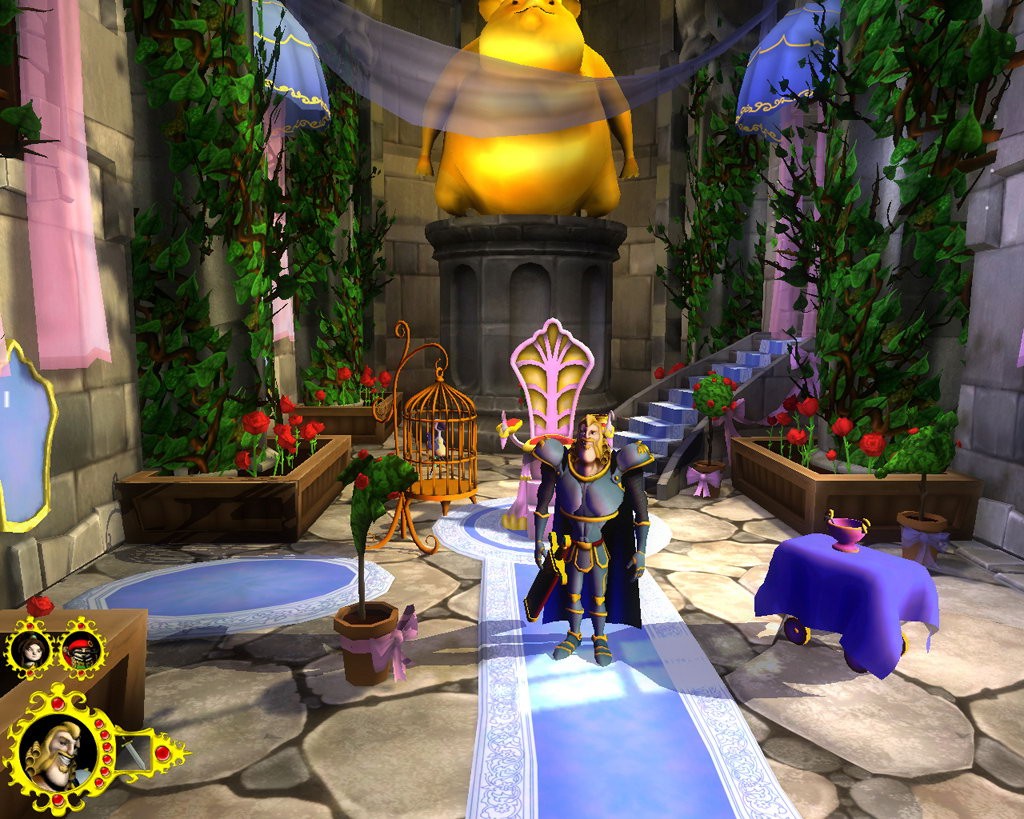Select the sword item slot

(x=136, y=750)
